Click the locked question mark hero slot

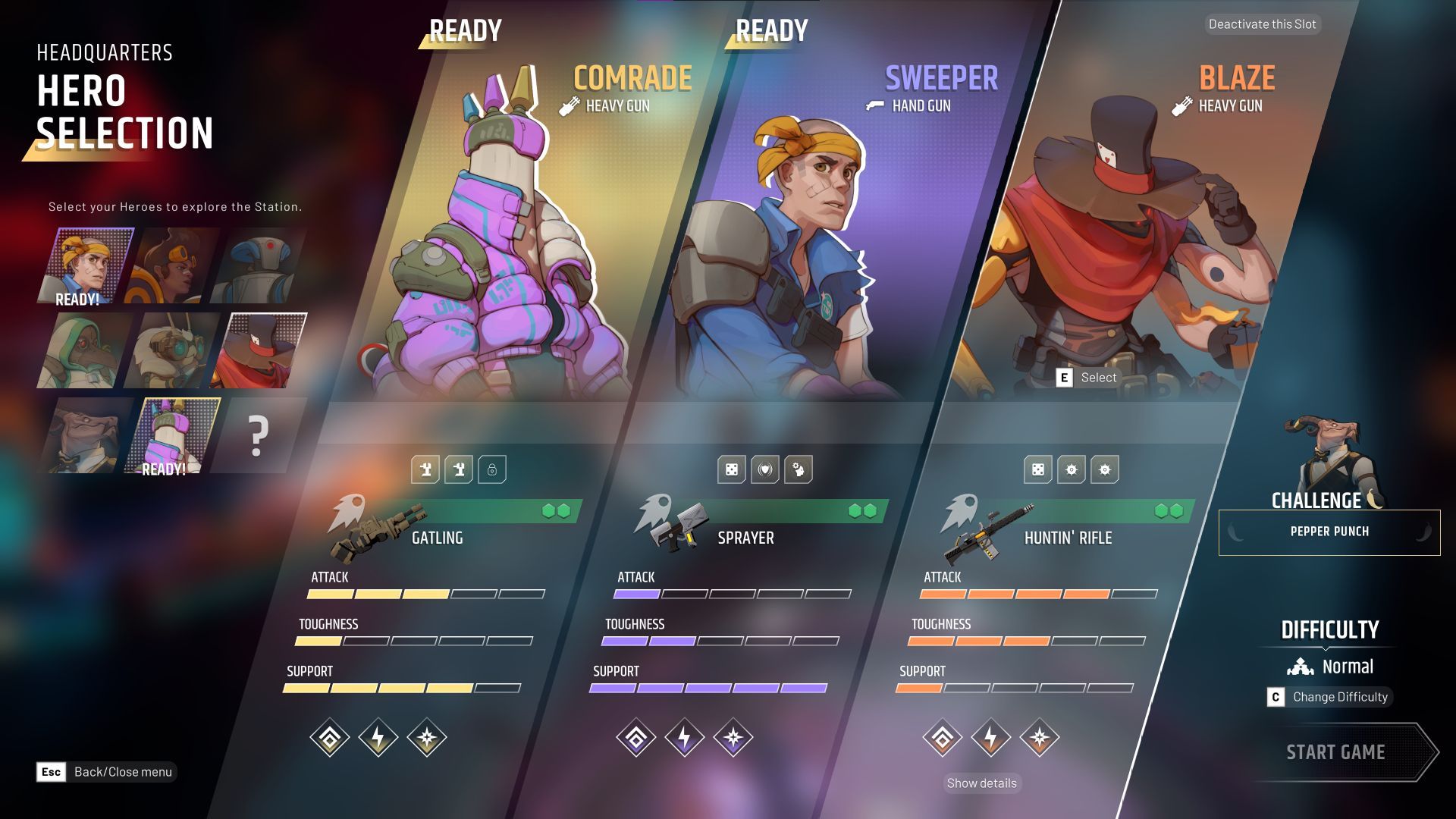pos(258,436)
